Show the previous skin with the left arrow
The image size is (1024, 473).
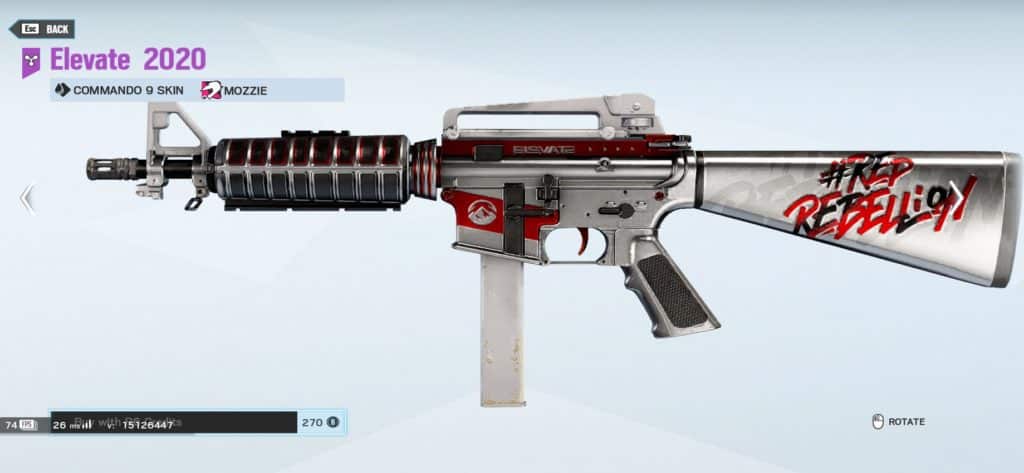27,199
